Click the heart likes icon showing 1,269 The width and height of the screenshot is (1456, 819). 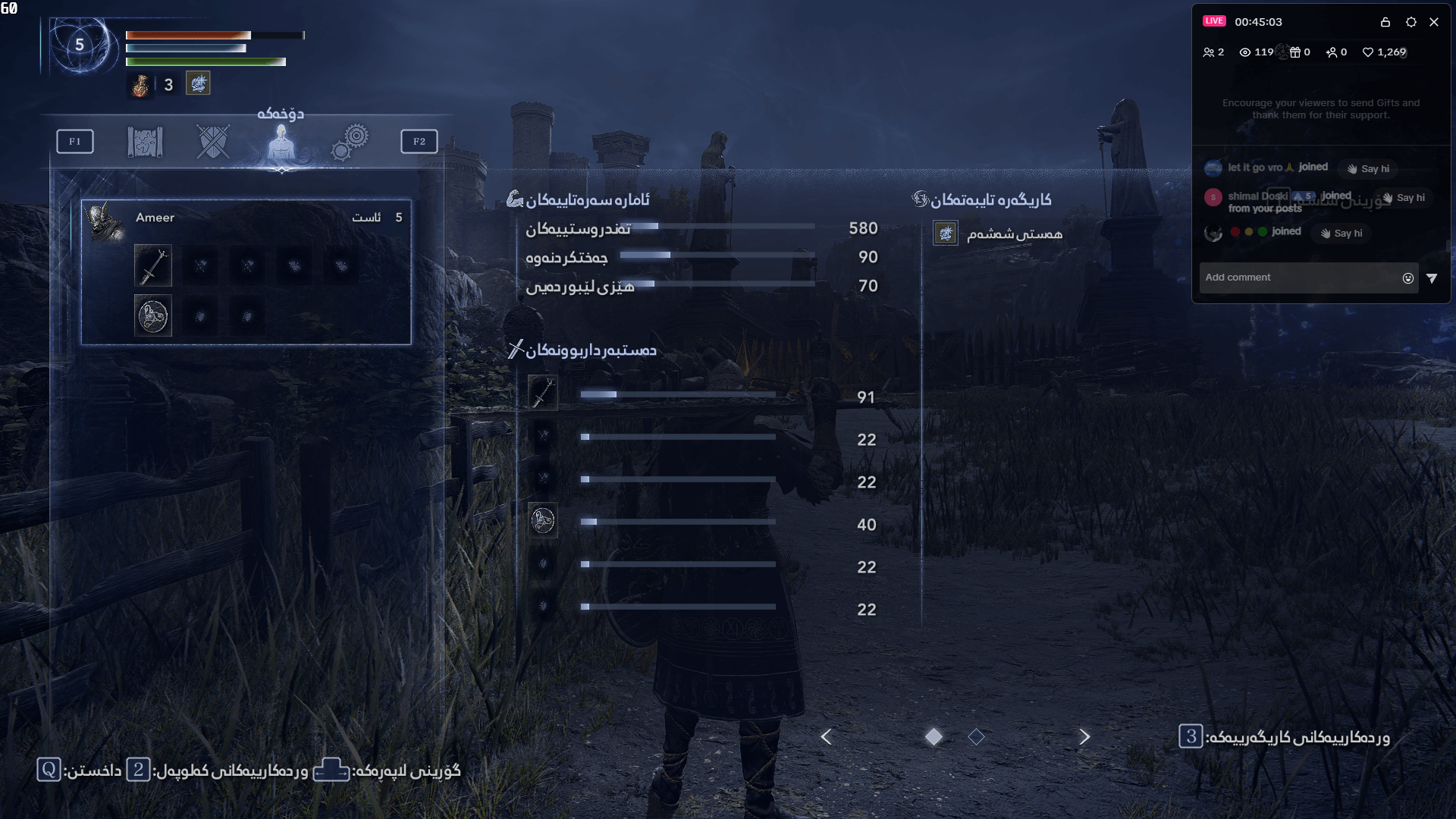(1367, 52)
